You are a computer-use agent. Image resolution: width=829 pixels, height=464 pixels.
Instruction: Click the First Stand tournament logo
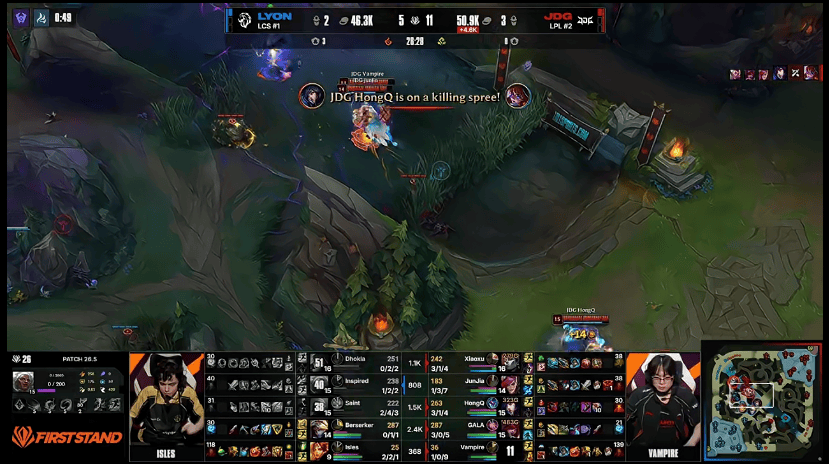[x=66, y=437]
